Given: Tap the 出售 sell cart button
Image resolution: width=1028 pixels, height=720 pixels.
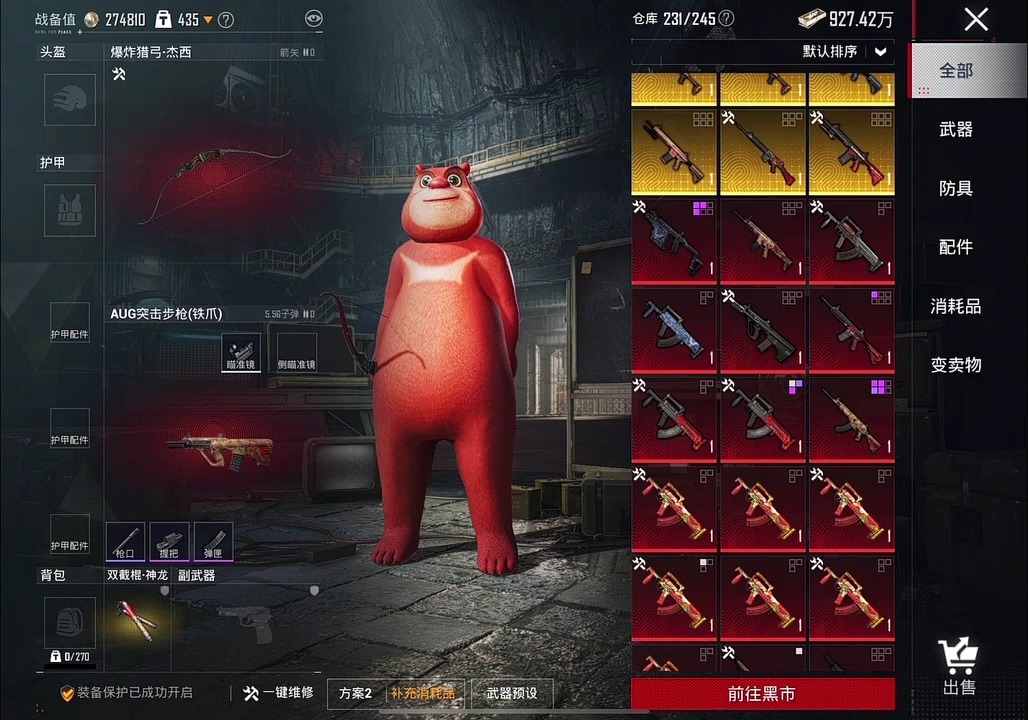Looking at the screenshot, I should pyautogui.click(x=959, y=667).
